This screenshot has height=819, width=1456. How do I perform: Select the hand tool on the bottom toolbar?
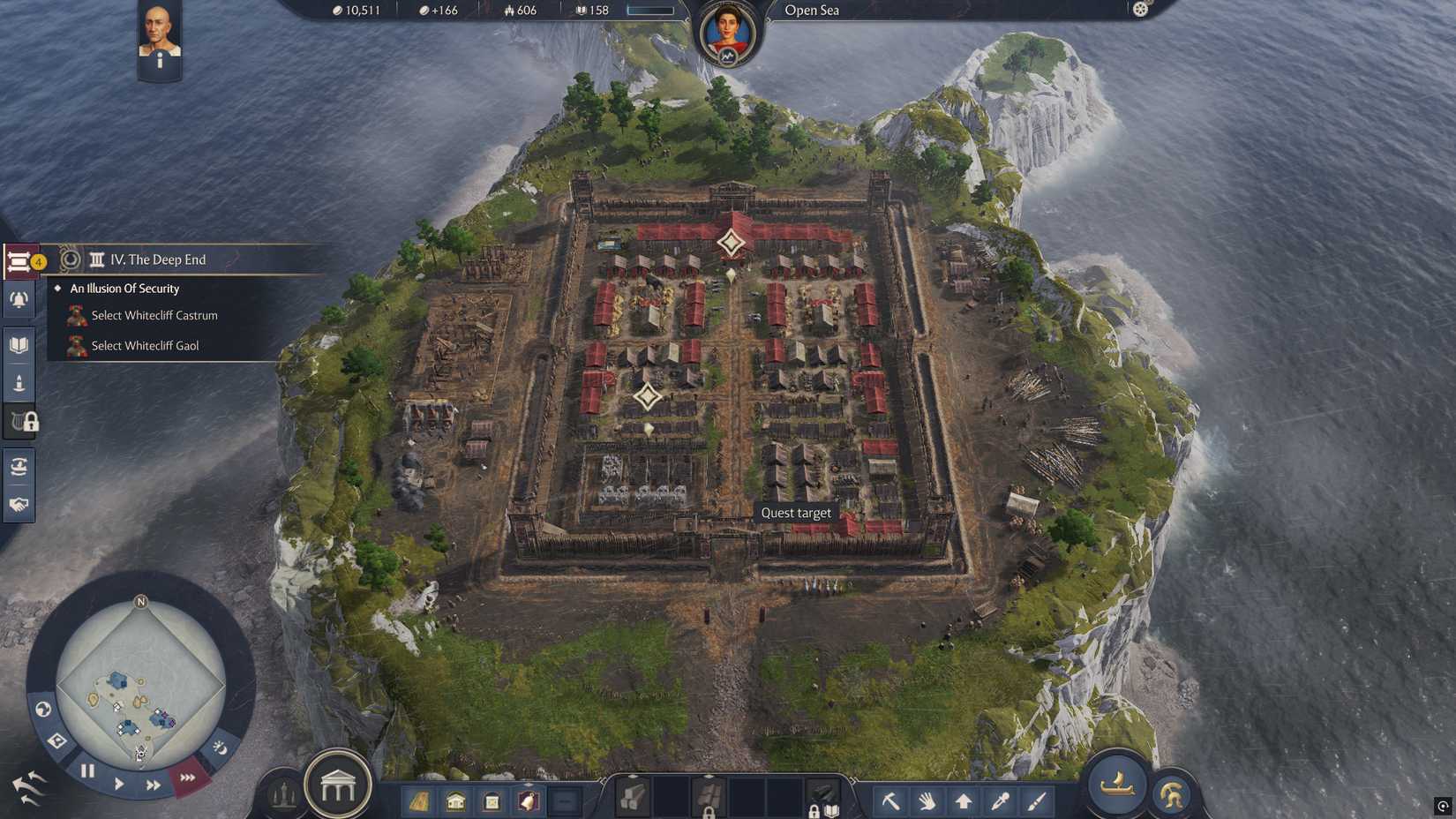point(927,800)
